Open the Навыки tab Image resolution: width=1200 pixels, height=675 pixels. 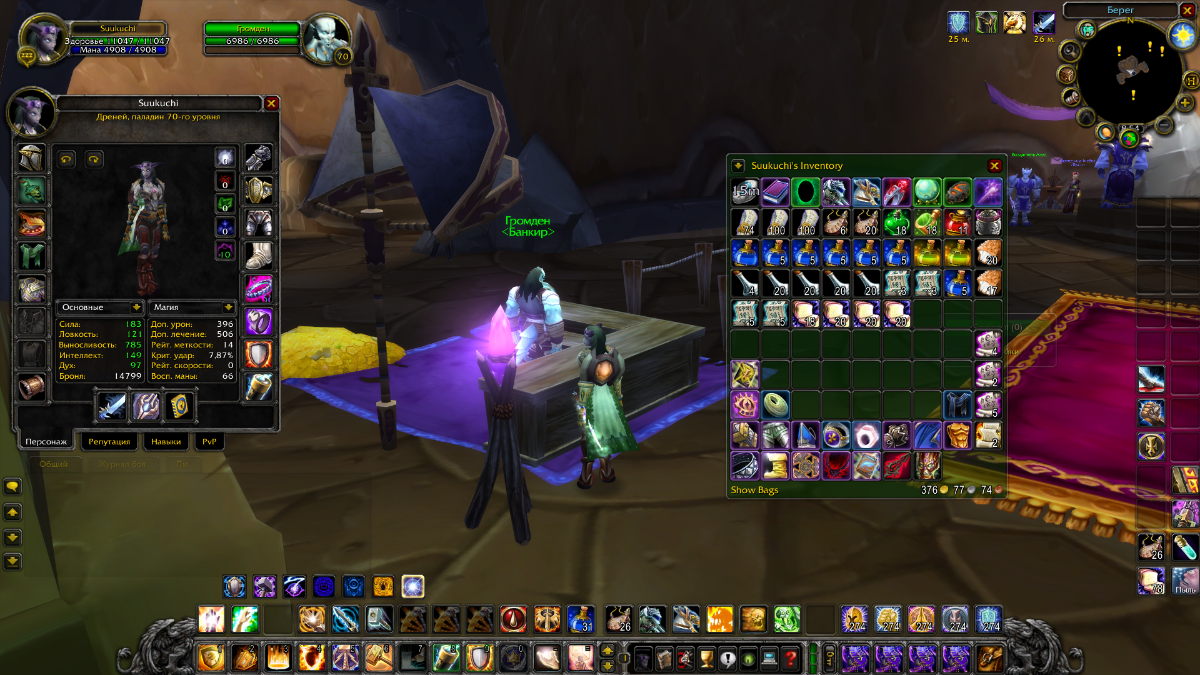[166, 441]
